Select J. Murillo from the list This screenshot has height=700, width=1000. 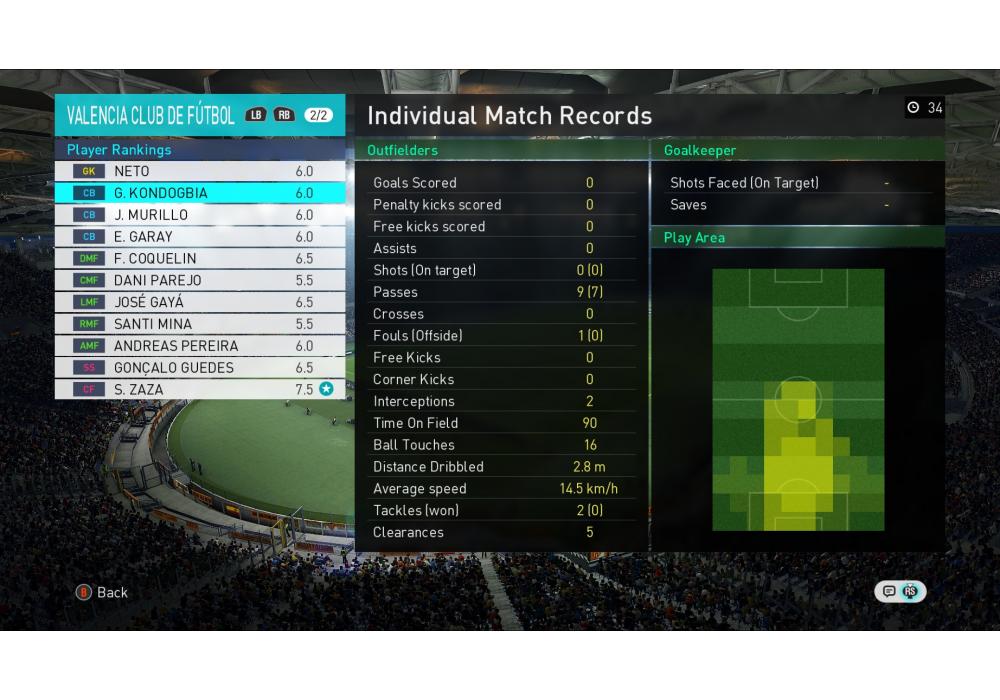200,215
